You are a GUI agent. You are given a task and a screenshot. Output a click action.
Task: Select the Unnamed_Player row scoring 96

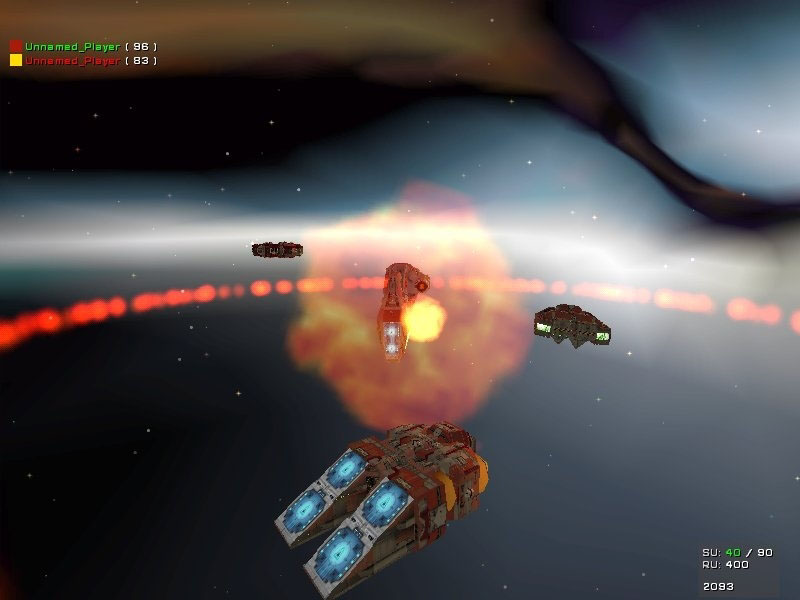point(83,46)
